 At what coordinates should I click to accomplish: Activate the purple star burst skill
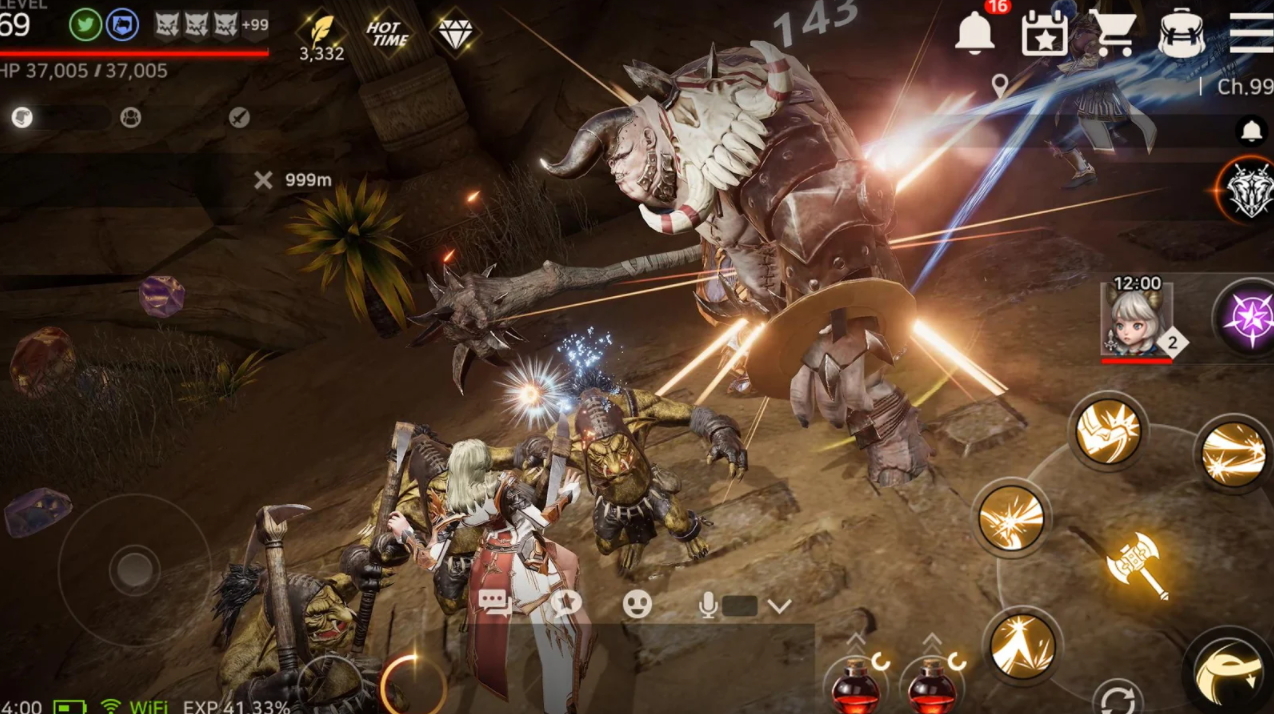(x=1248, y=319)
